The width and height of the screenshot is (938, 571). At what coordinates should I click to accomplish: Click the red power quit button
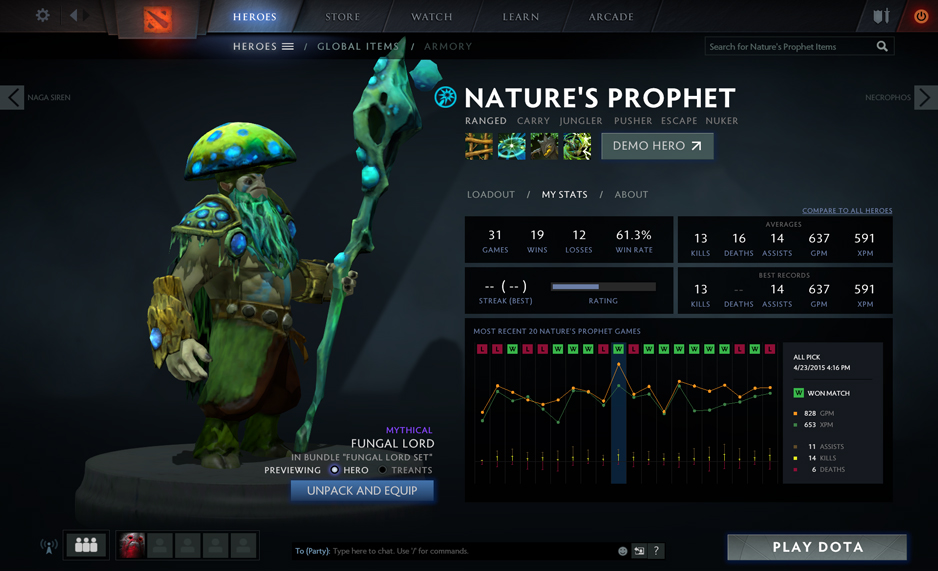(x=921, y=16)
